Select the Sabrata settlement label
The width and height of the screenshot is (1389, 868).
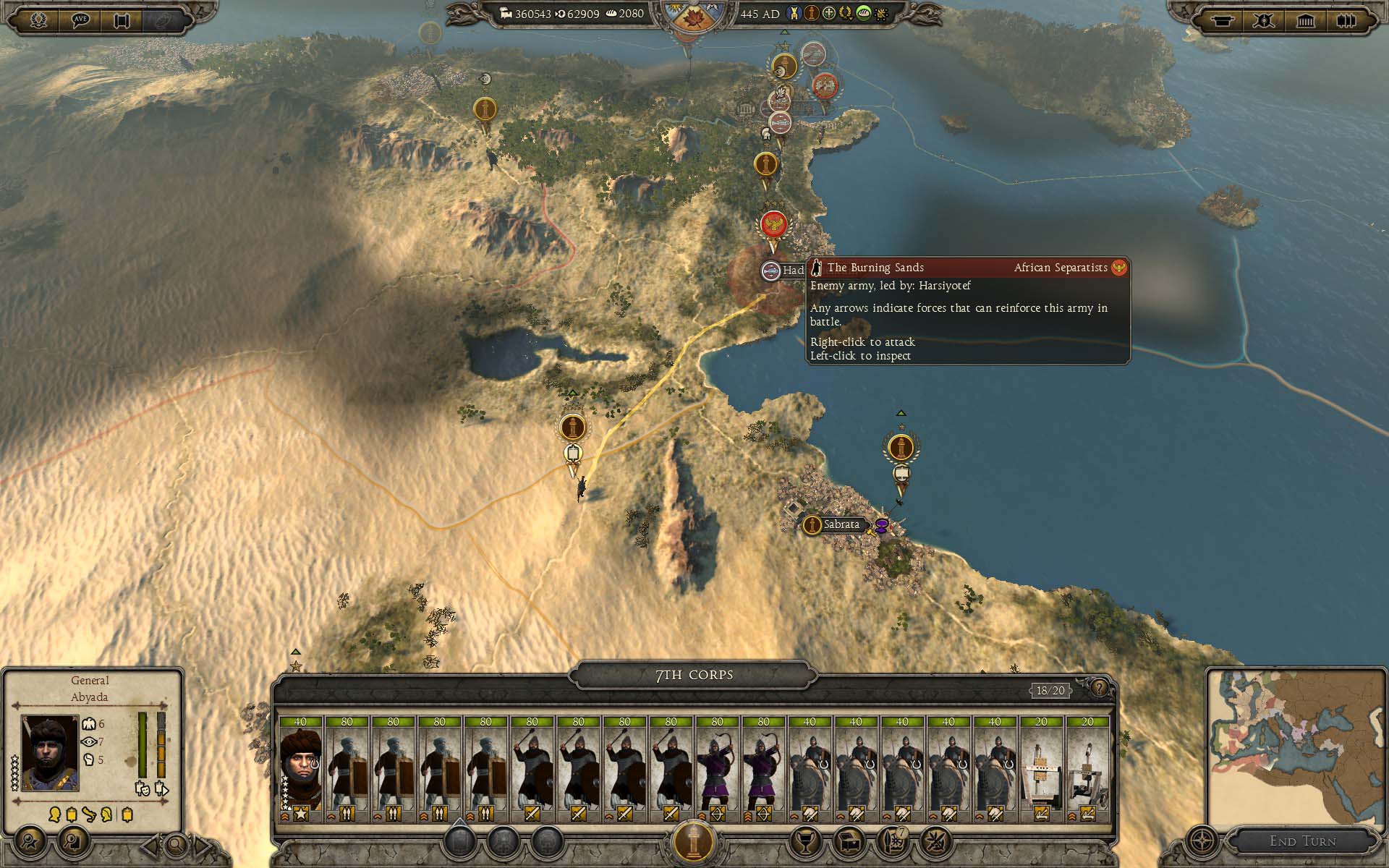click(x=841, y=524)
